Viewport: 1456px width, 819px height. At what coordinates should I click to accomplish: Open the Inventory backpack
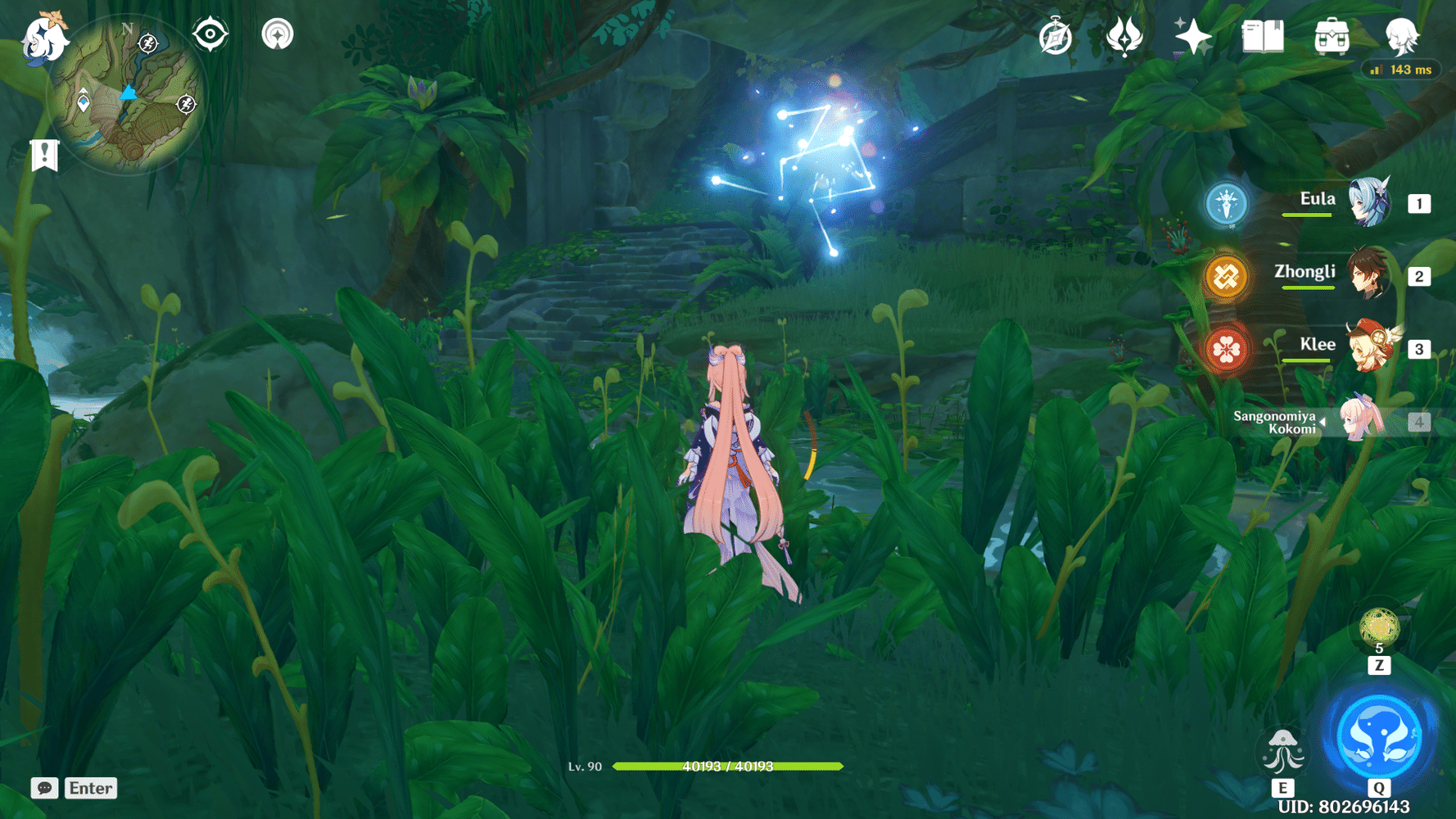pos(1331,36)
